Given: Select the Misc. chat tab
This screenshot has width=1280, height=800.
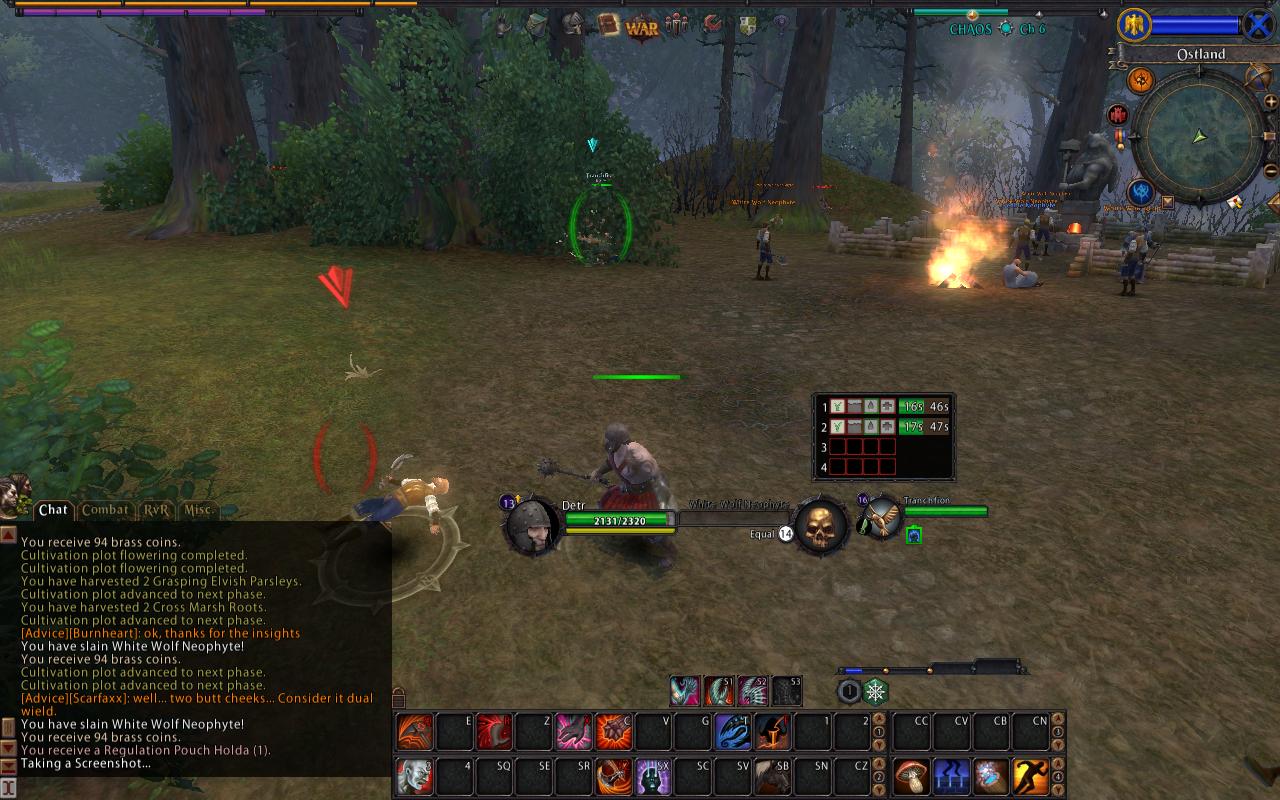Looking at the screenshot, I should point(199,510).
